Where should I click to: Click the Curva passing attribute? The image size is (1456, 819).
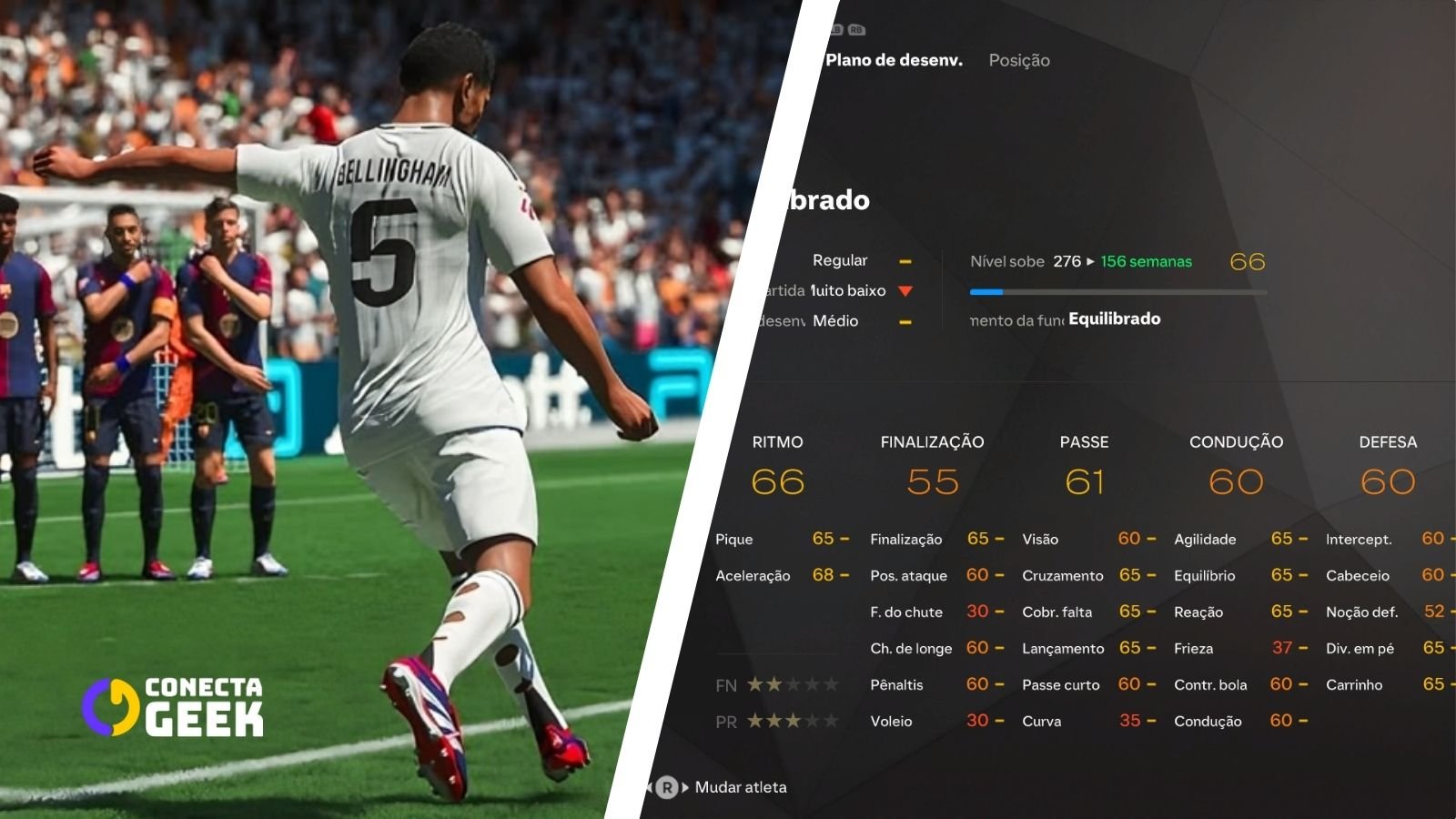(1087, 721)
